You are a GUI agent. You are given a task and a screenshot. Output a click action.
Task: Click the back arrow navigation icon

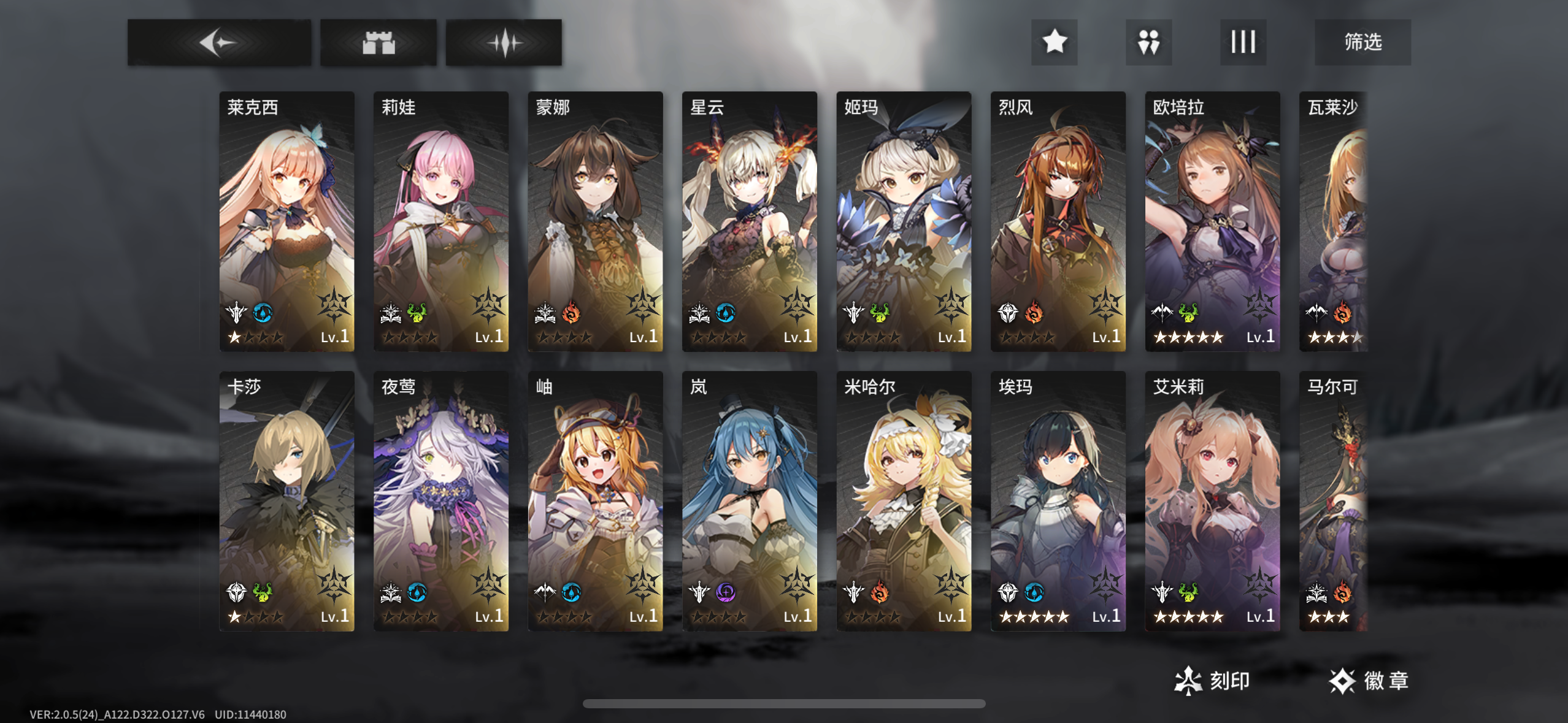(x=218, y=42)
